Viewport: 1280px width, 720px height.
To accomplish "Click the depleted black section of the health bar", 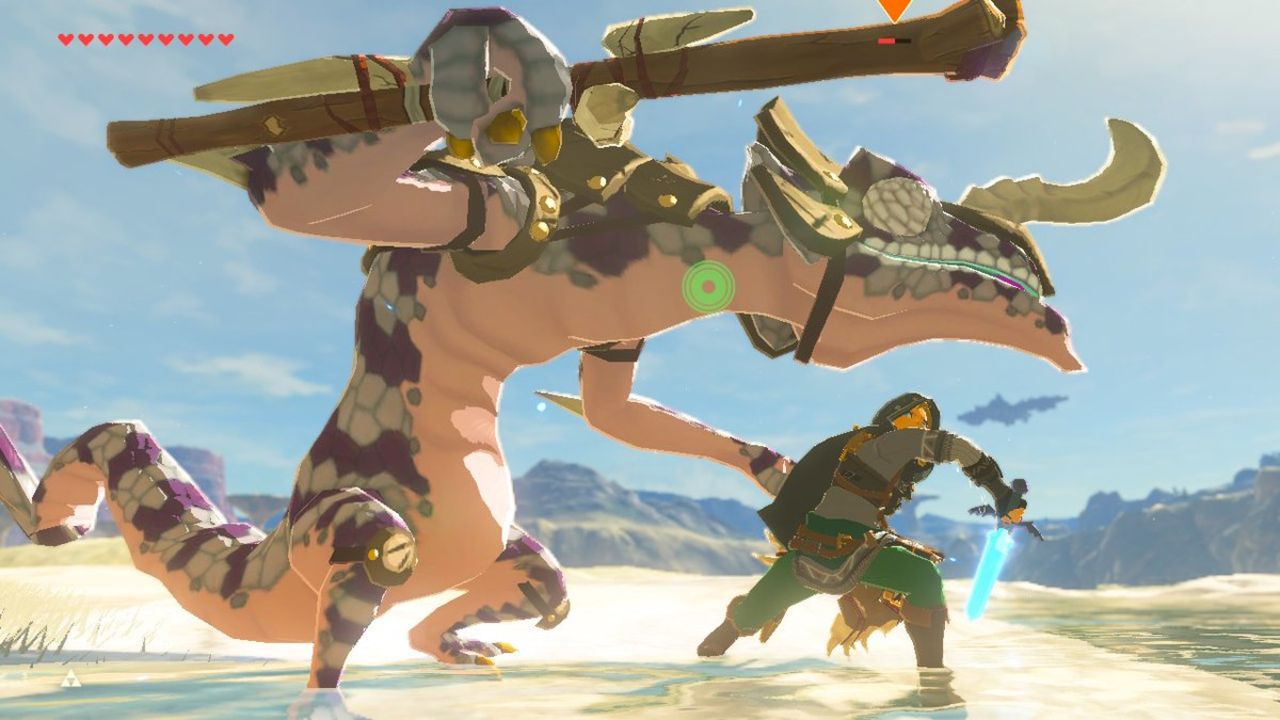I will [905, 41].
